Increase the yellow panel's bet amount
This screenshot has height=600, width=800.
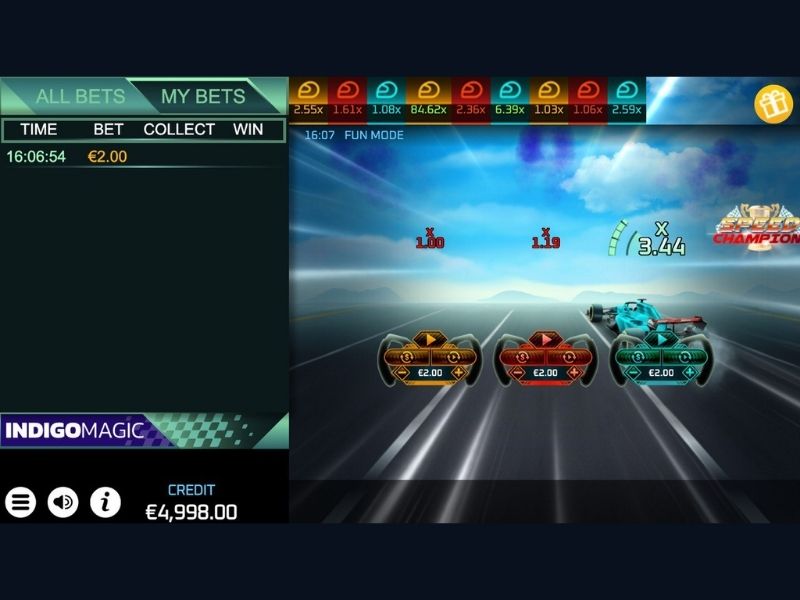[x=457, y=373]
